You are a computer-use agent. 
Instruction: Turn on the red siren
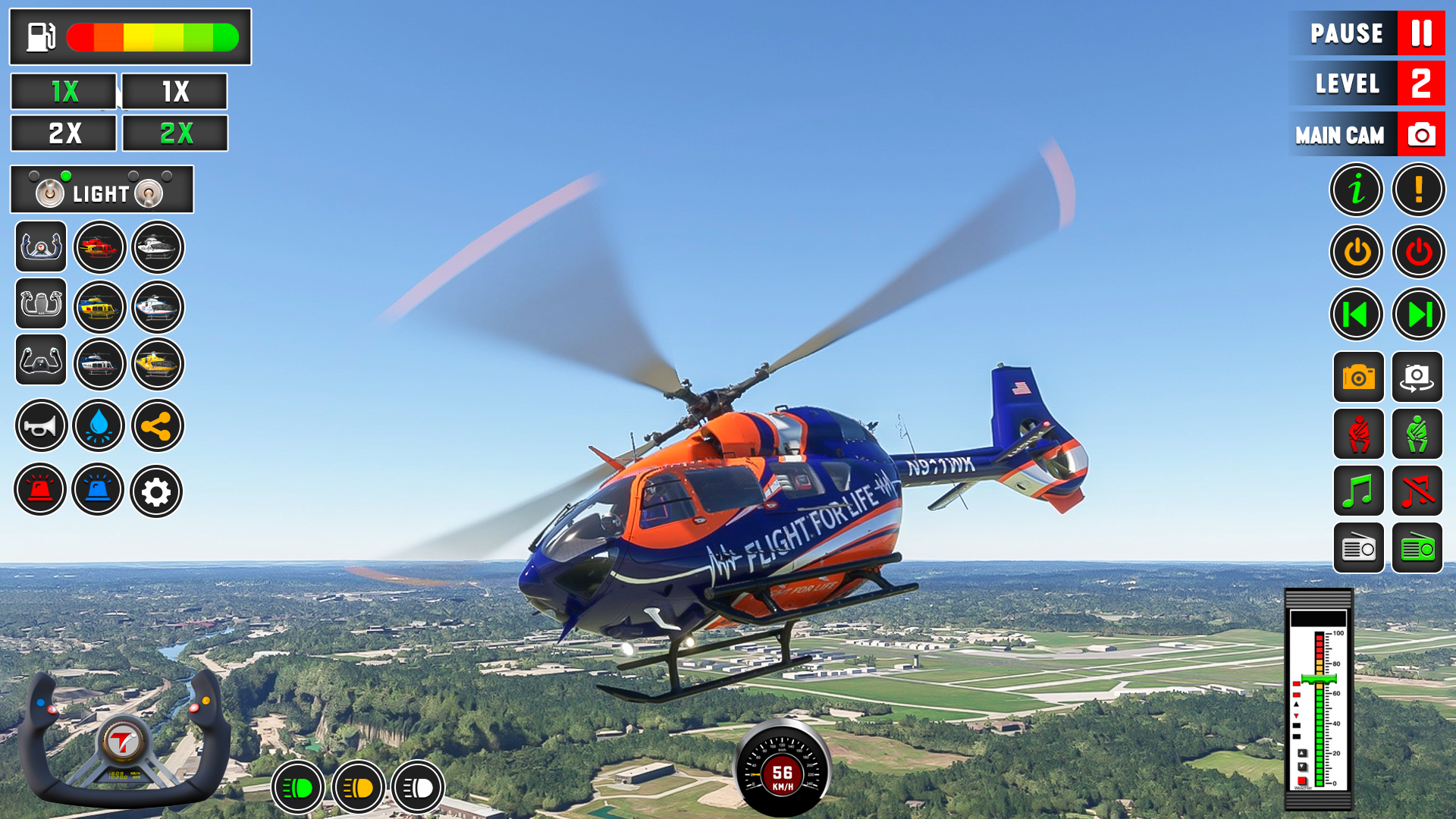(40, 491)
